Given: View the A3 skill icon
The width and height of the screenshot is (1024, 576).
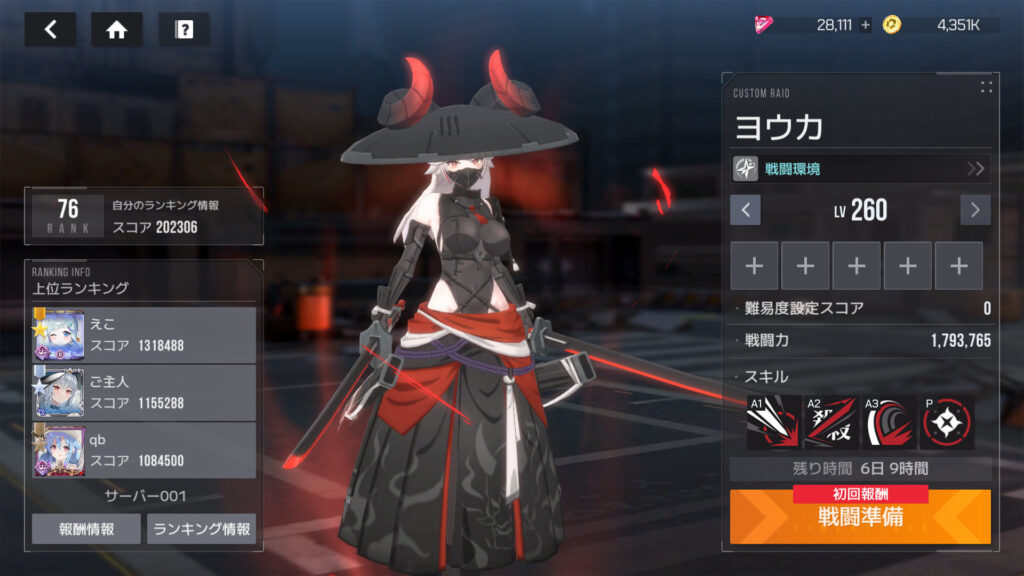Looking at the screenshot, I should coord(889,421).
